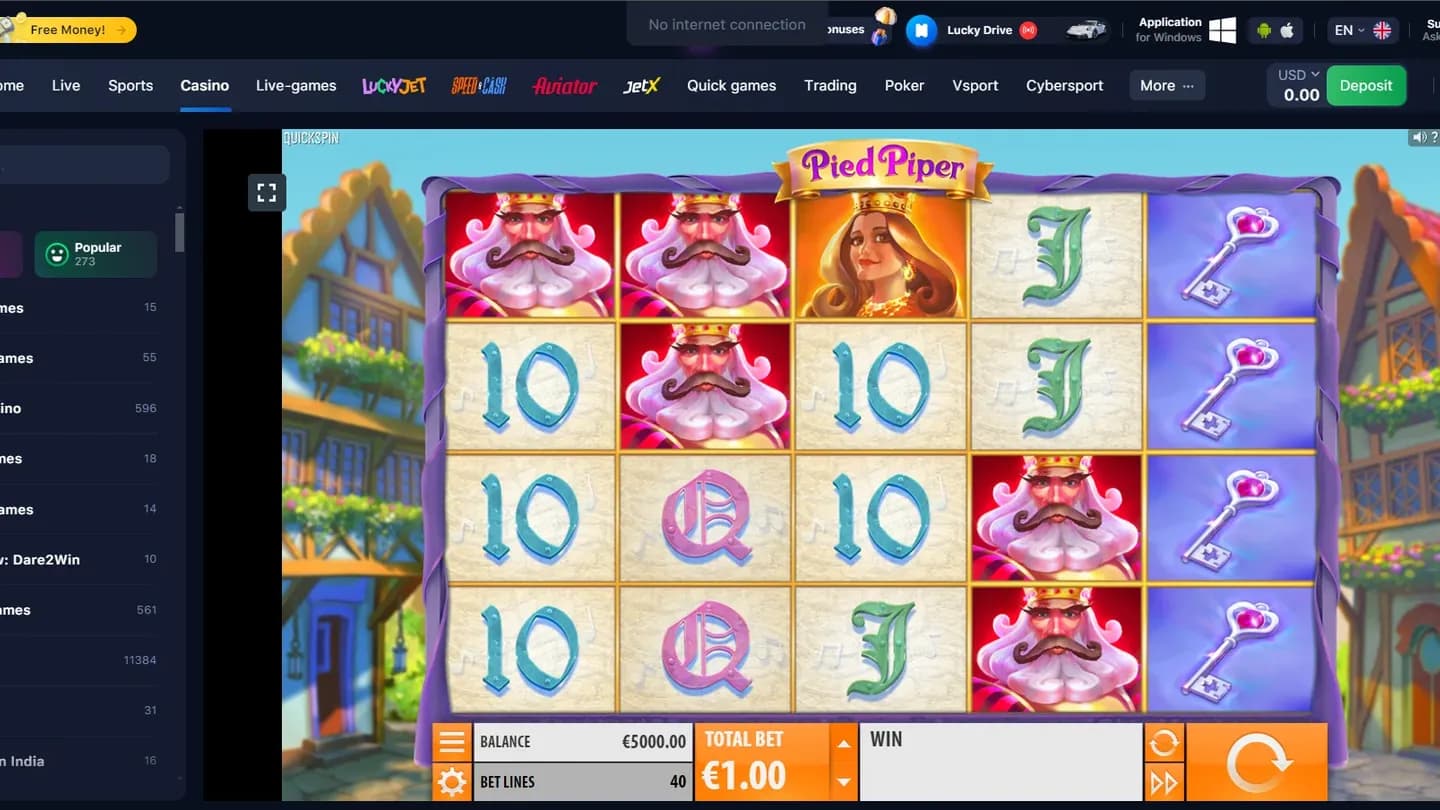
Task: Open the hamburger menu in the slot game
Action: click(x=452, y=741)
